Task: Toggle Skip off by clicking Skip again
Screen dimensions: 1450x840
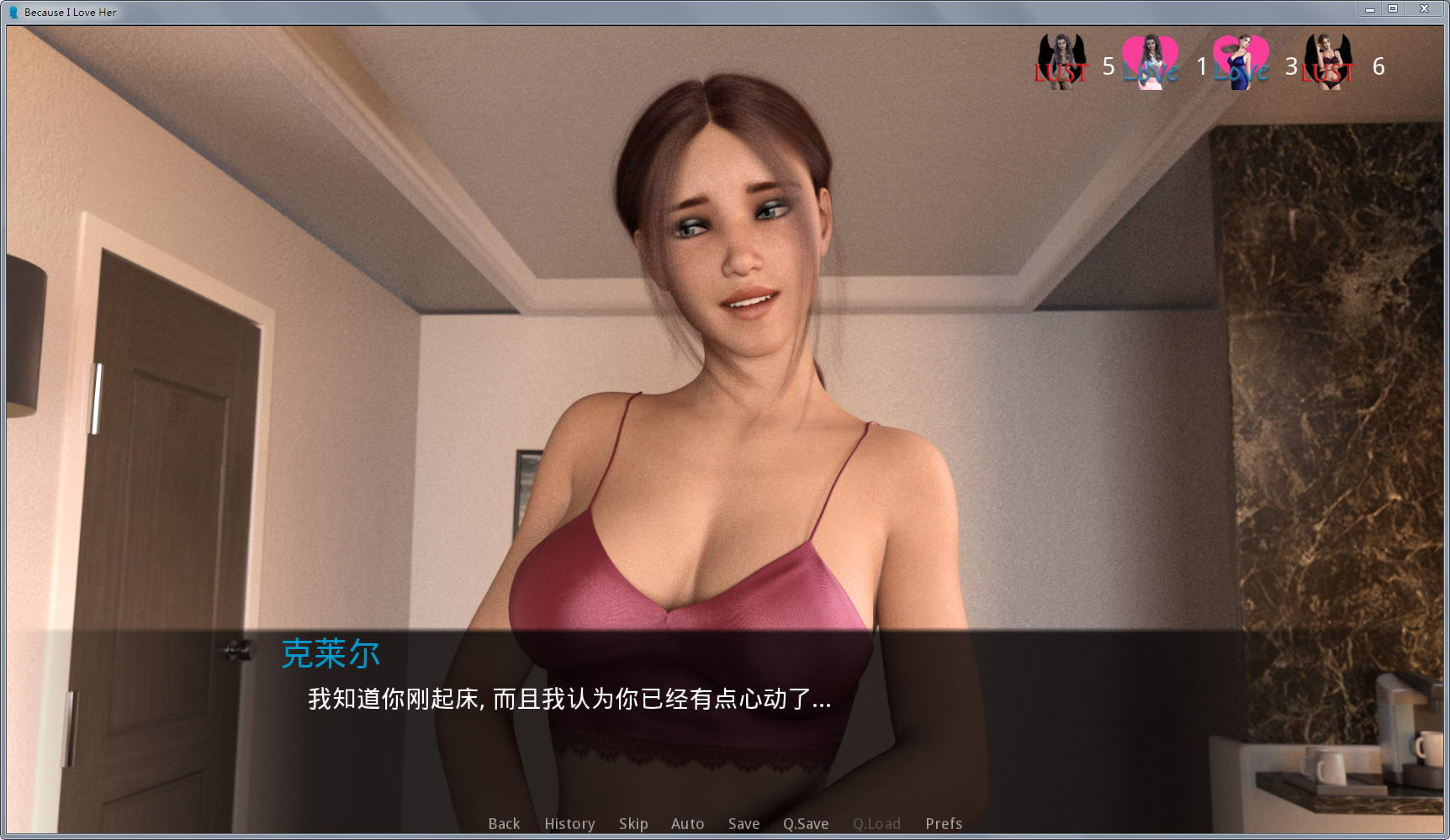Action: pyautogui.click(x=633, y=824)
